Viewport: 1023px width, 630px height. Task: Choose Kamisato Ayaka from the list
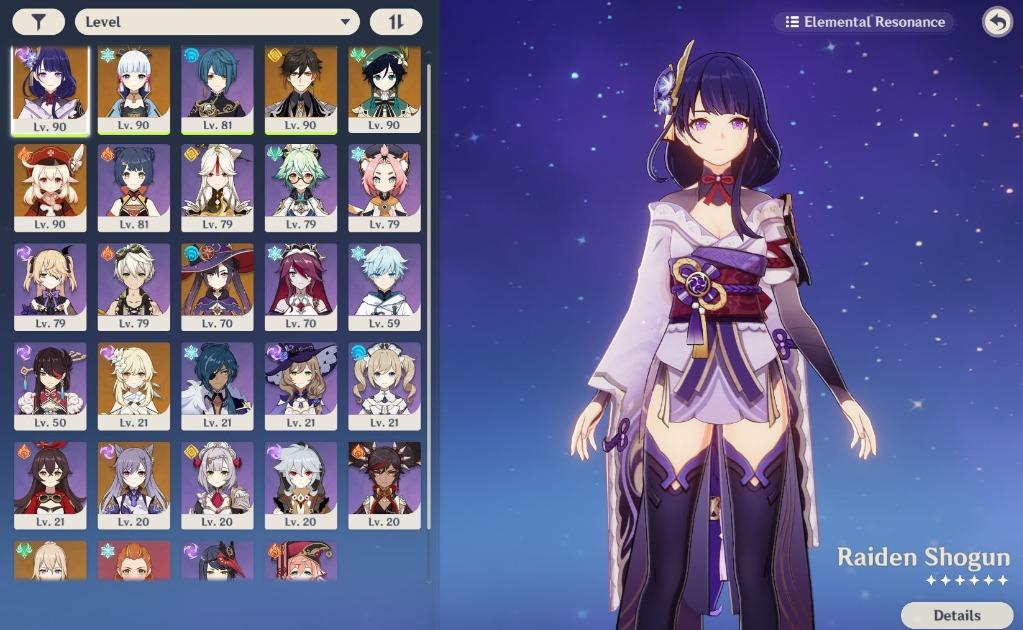[x=134, y=88]
